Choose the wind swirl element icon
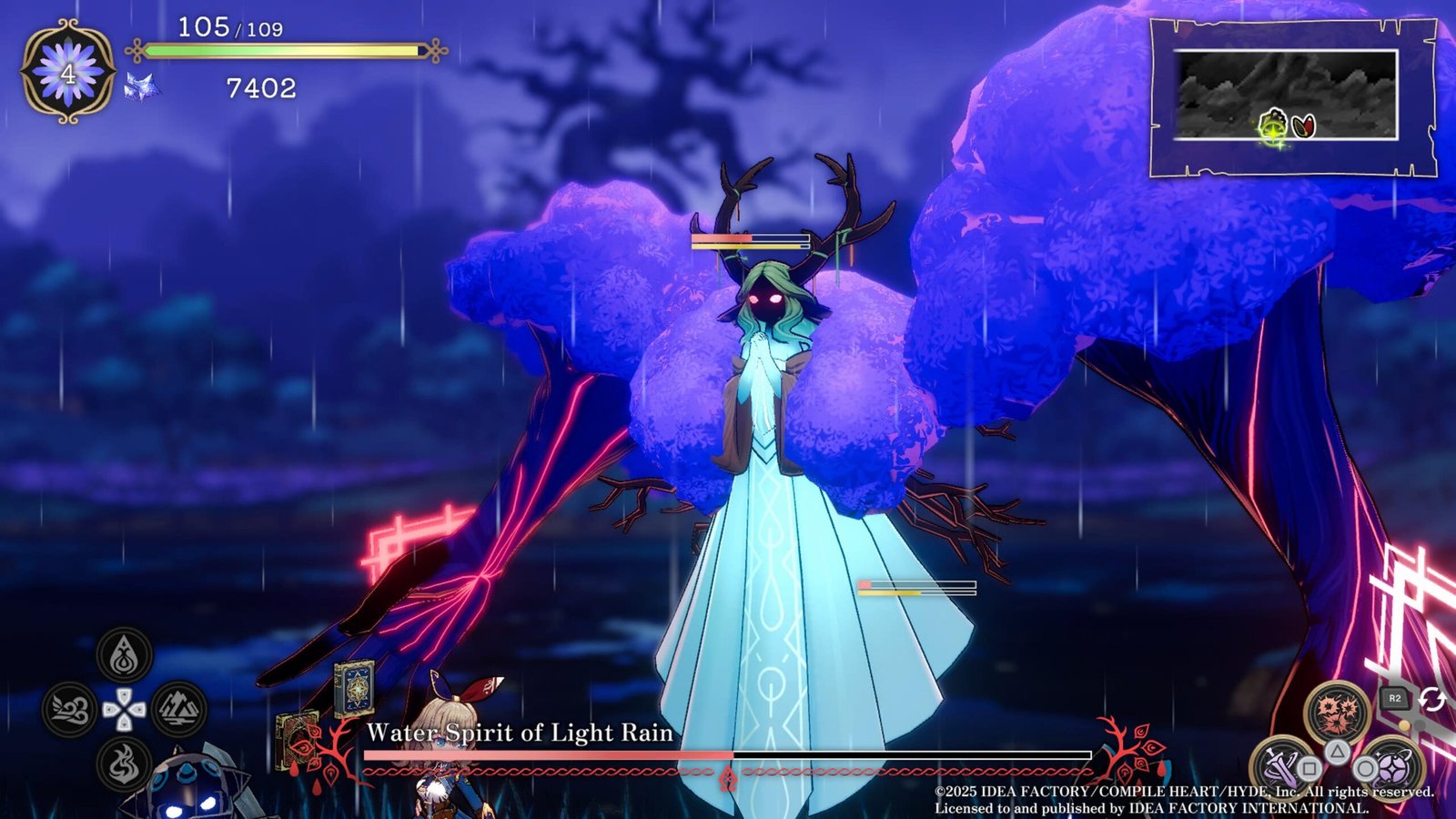Viewport: 1456px width, 819px height. click(69, 710)
